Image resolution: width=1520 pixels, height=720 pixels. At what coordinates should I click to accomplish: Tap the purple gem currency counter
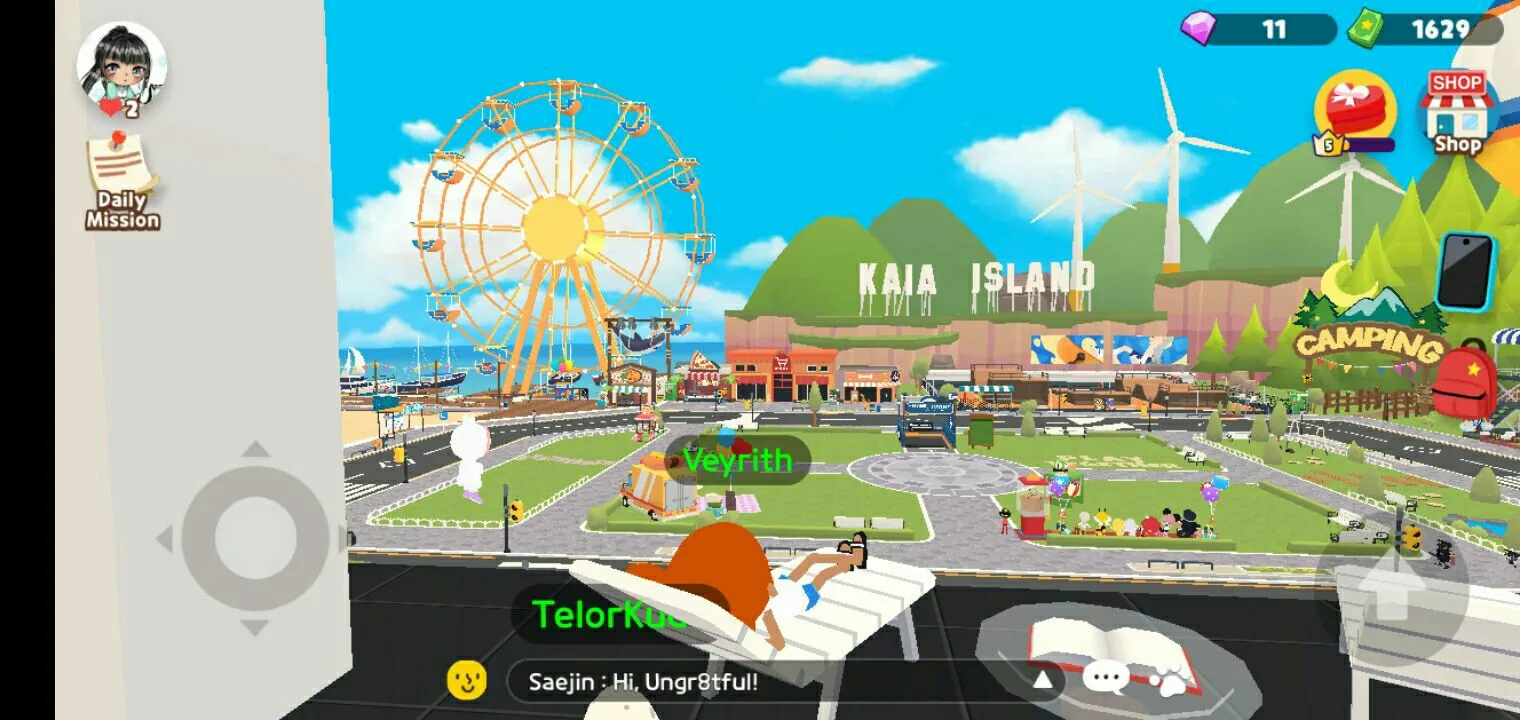pyautogui.click(x=1258, y=29)
